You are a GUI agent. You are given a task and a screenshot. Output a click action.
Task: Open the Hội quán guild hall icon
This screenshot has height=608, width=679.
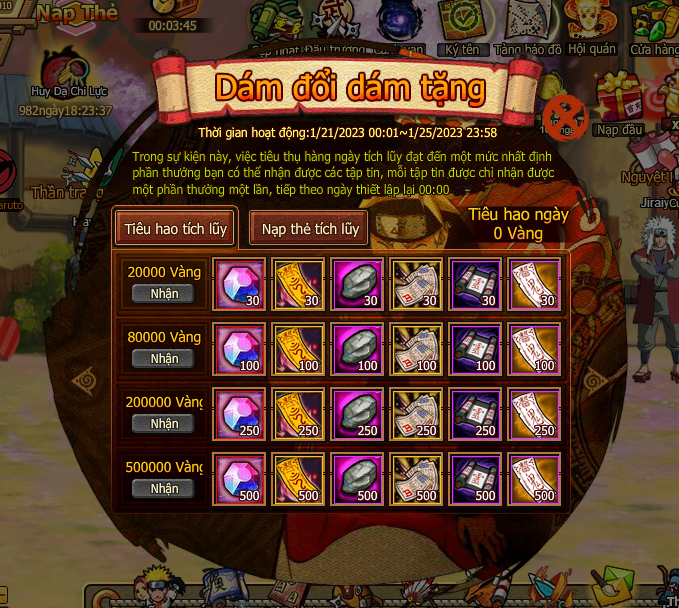tap(591, 25)
